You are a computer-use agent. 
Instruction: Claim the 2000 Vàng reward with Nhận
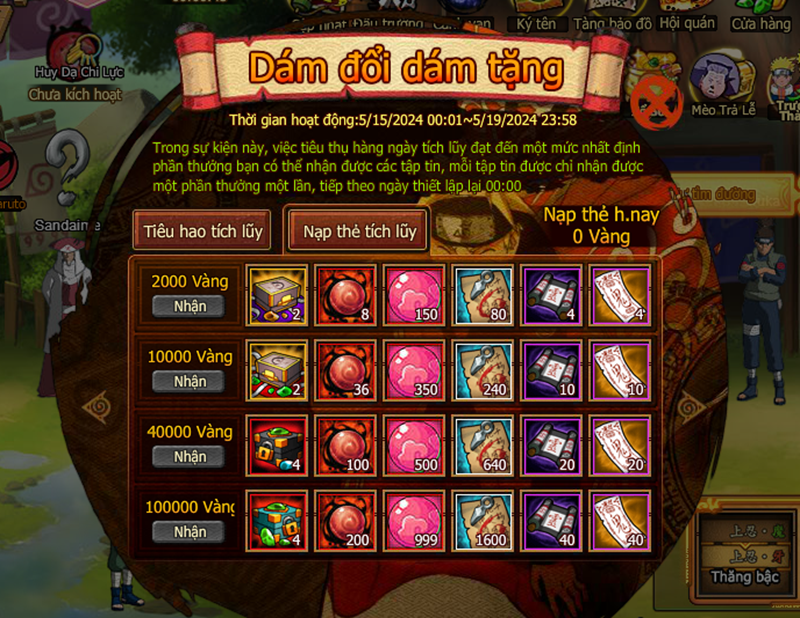(189, 307)
